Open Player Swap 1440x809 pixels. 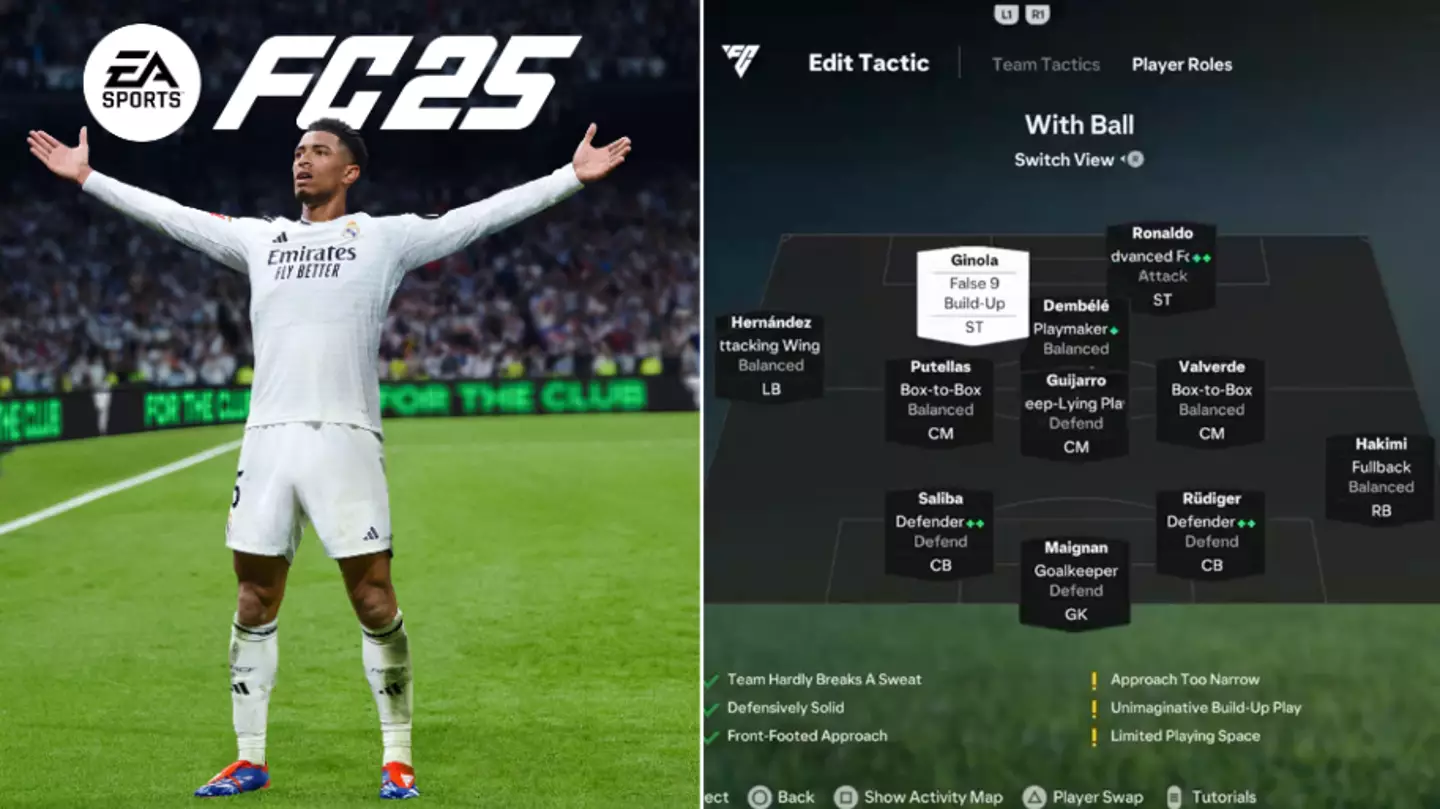point(1097,797)
